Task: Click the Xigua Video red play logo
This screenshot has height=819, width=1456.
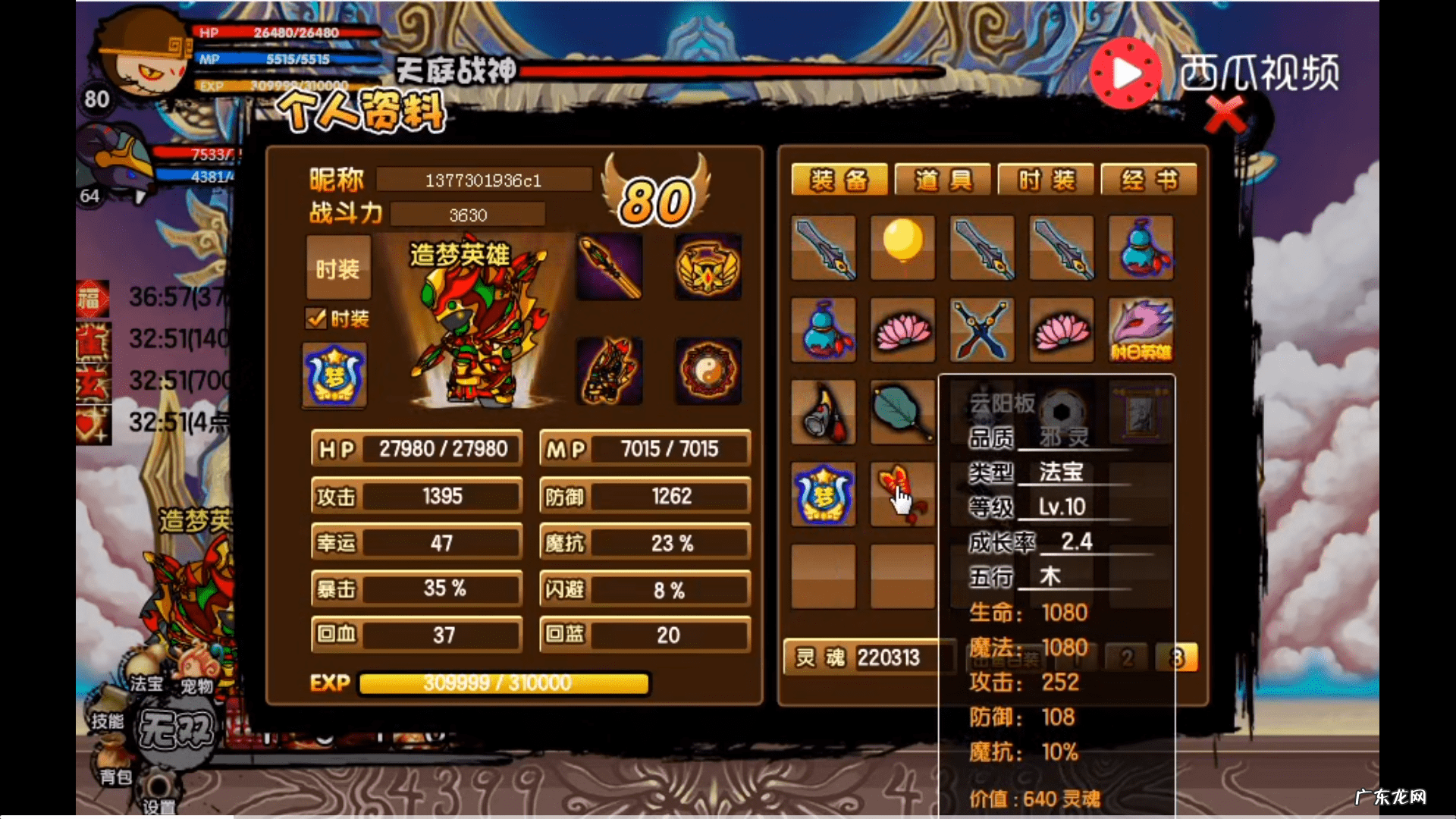Action: click(1125, 74)
